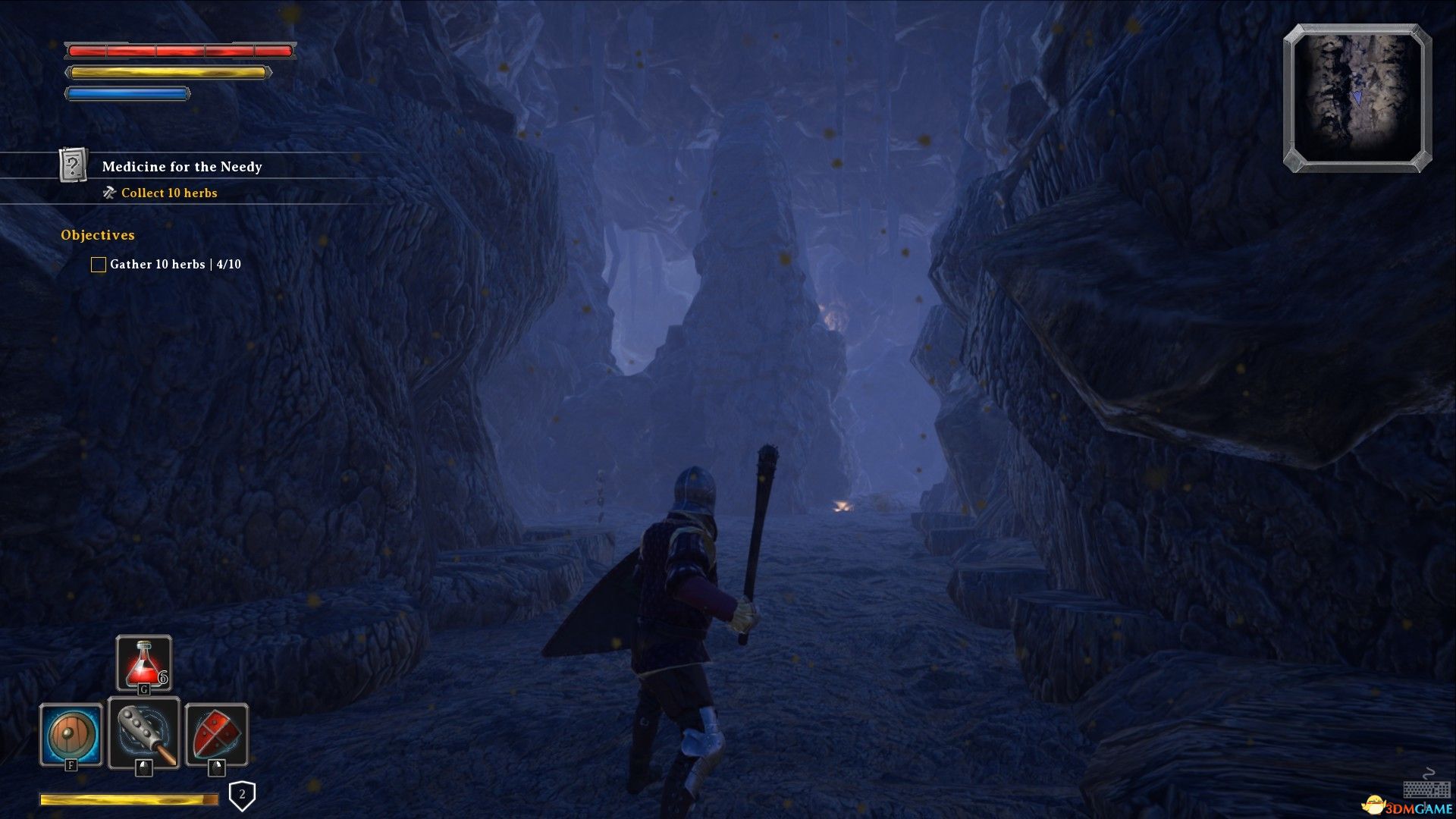Choose the red heater shield slot
Screen dimensions: 1456x819
[x=217, y=735]
